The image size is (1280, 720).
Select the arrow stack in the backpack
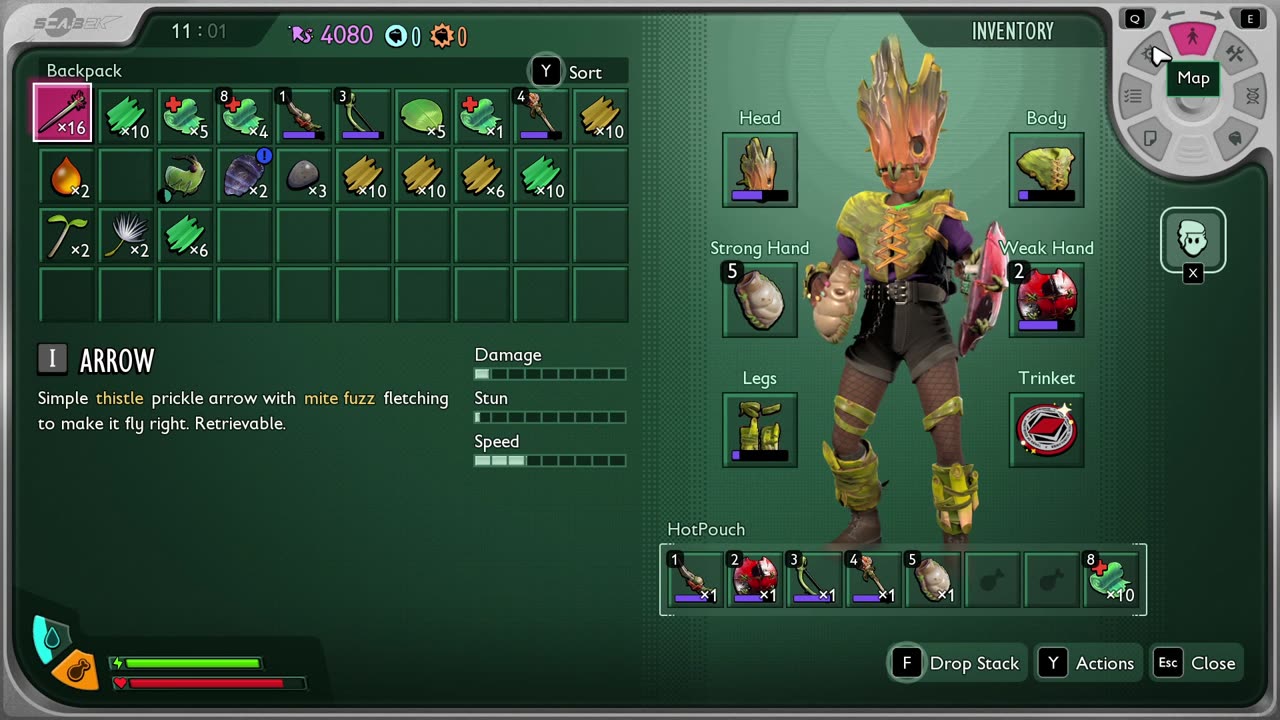(x=63, y=113)
